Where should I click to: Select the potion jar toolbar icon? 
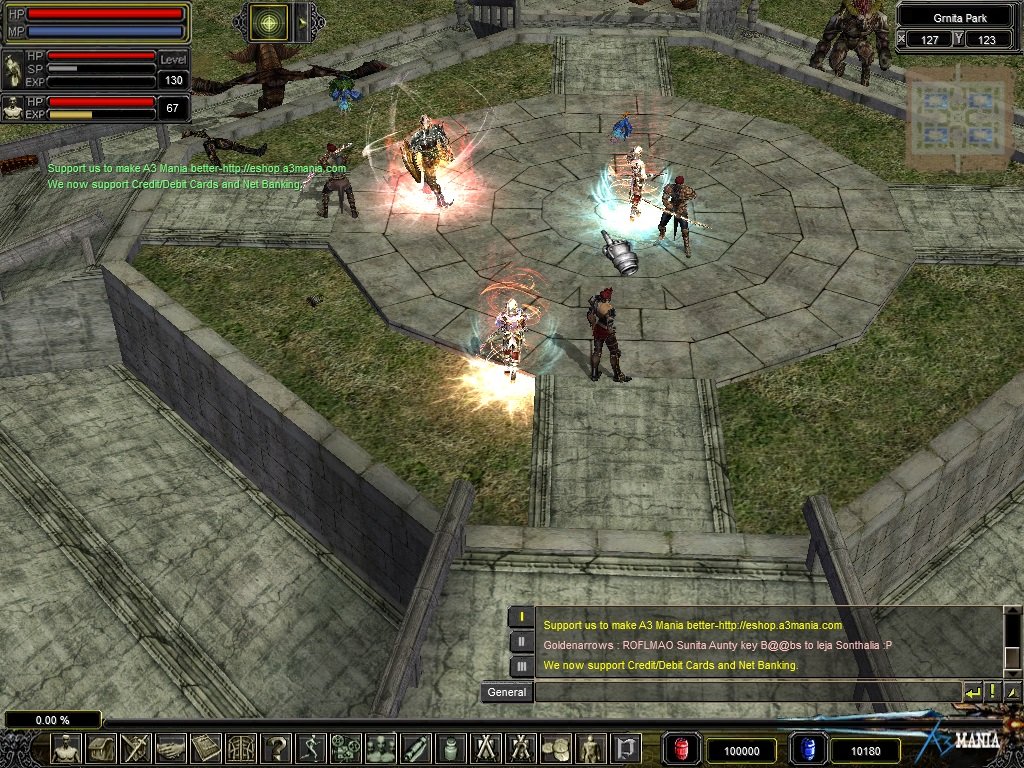click(451, 748)
